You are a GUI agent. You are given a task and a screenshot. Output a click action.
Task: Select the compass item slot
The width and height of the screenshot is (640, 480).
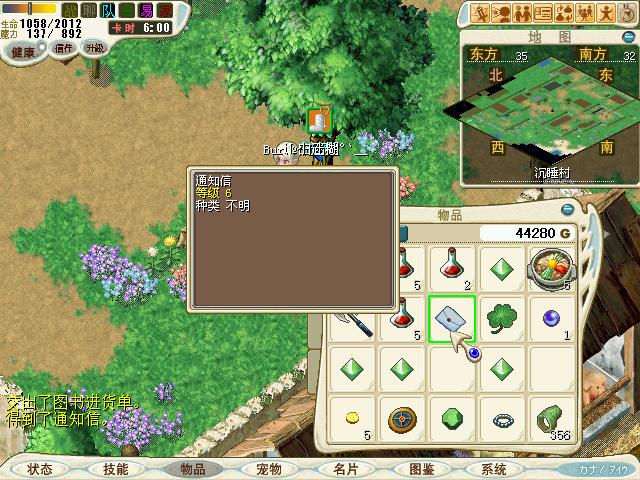coord(402,418)
